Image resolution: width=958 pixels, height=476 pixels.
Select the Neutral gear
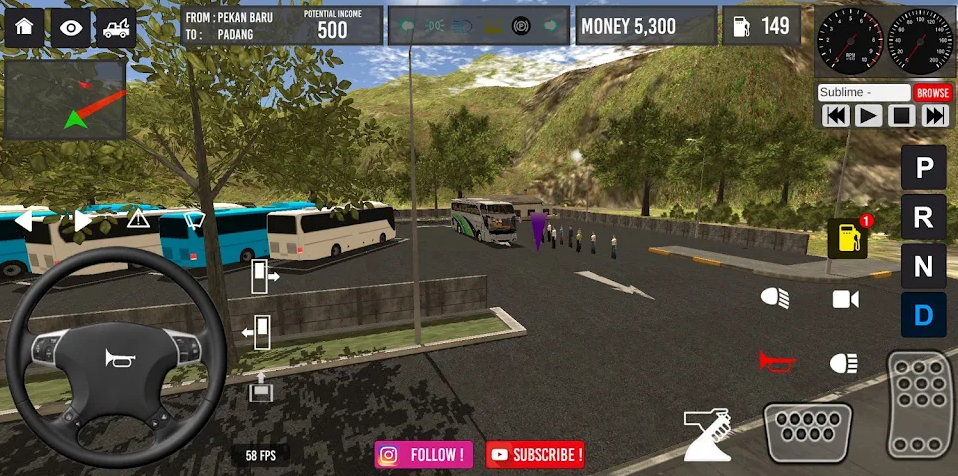tap(923, 266)
